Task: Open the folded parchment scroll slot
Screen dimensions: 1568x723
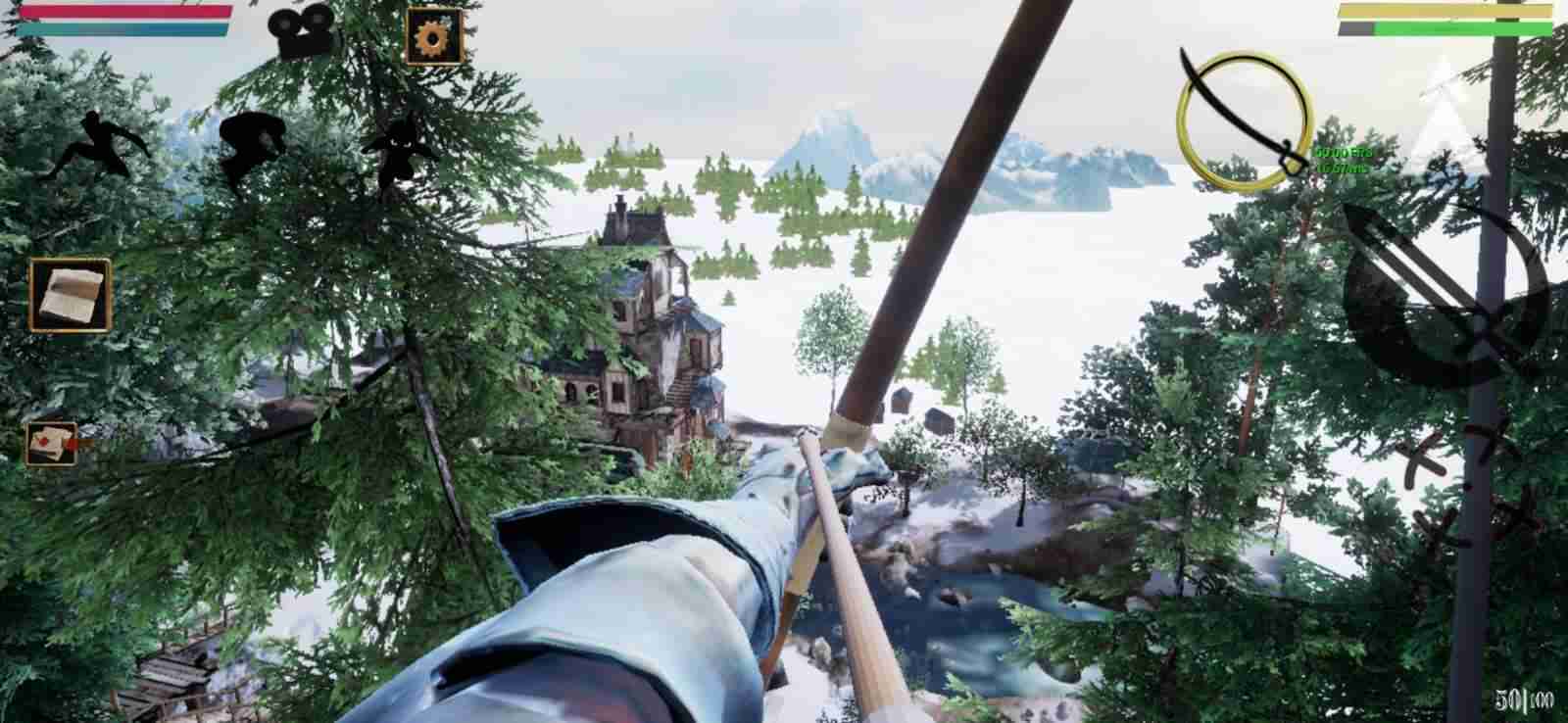Action: 70,295
